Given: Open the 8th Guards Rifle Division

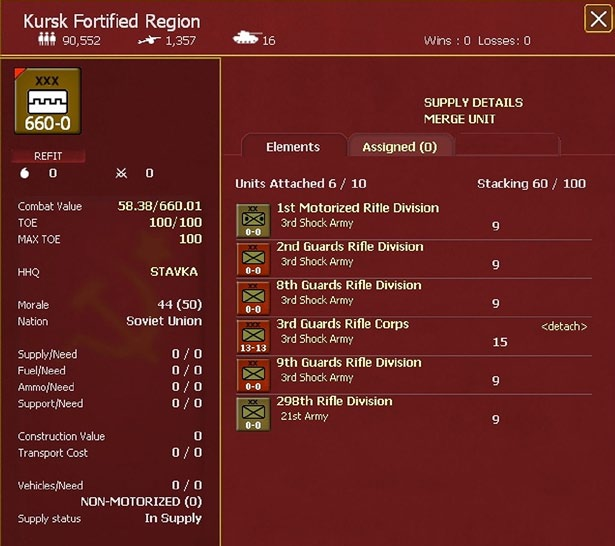Looking at the screenshot, I should tap(349, 286).
